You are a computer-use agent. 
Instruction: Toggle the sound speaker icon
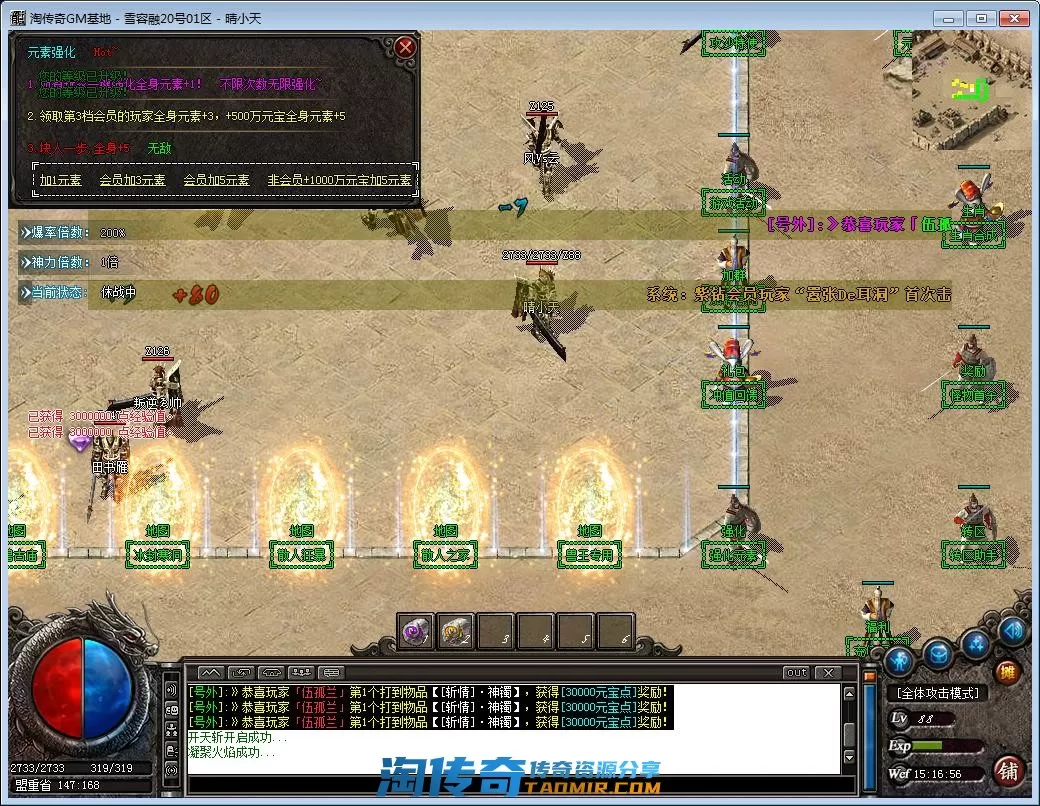[1012, 630]
